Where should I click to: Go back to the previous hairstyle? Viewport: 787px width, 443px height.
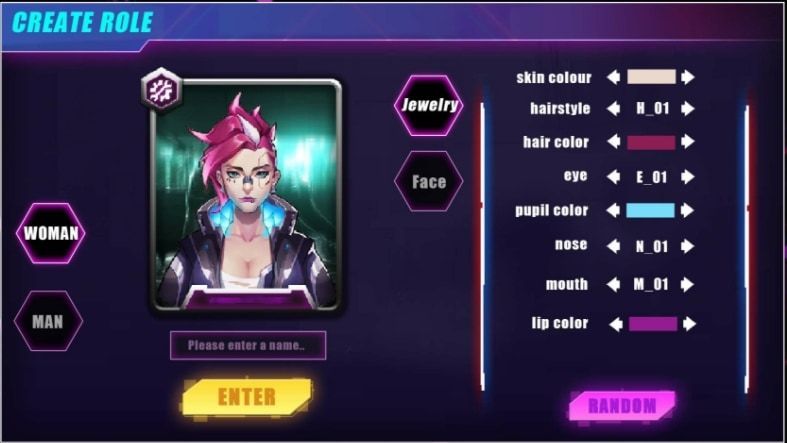(x=613, y=109)
